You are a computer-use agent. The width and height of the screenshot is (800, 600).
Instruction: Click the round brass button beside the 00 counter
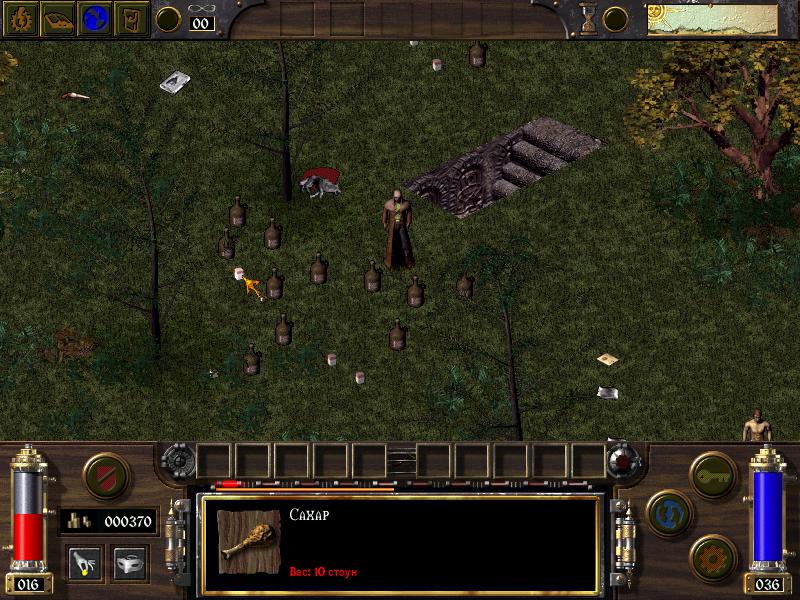[169, 18]
